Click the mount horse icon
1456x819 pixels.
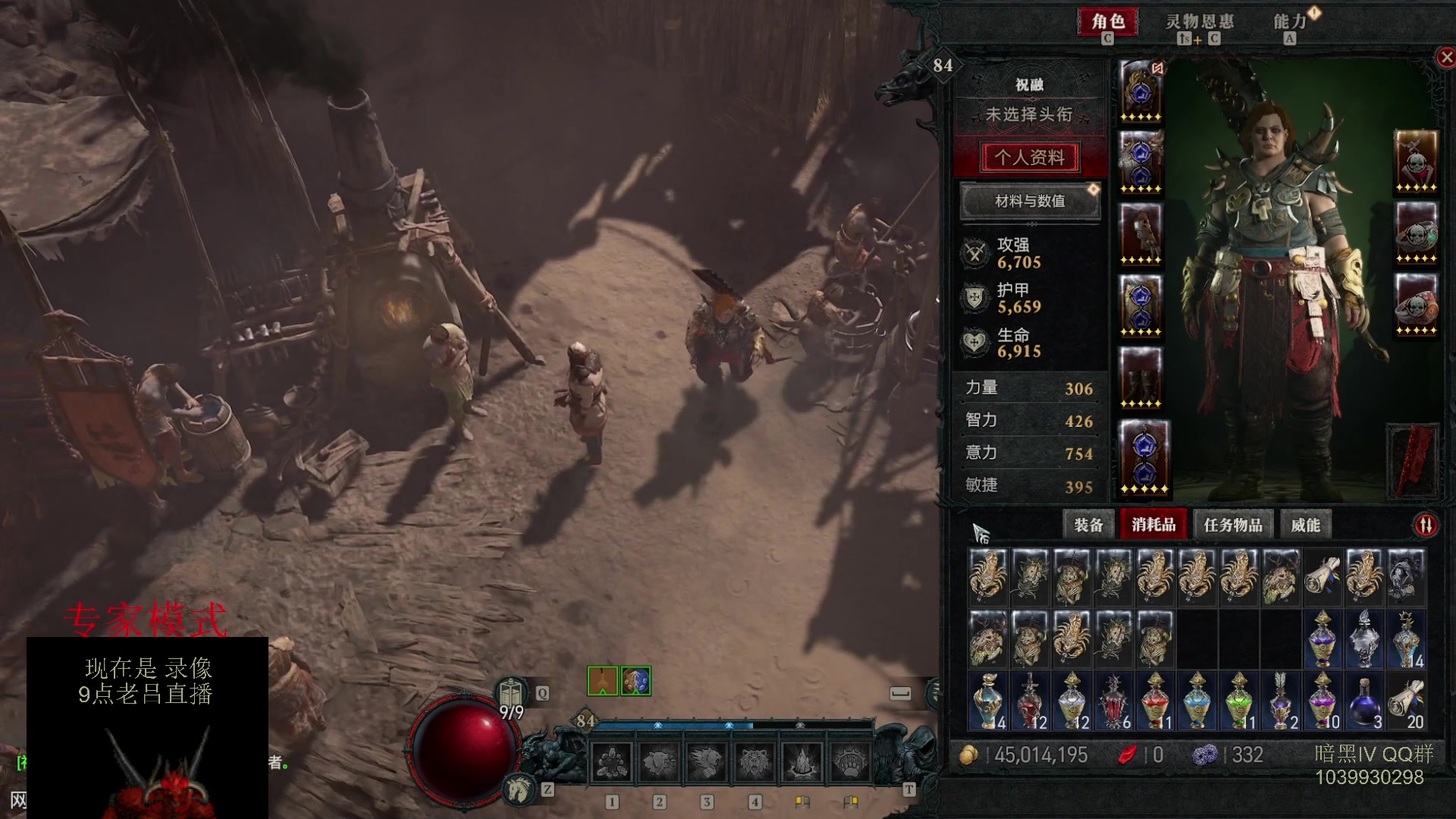click(x=519, y=790)
